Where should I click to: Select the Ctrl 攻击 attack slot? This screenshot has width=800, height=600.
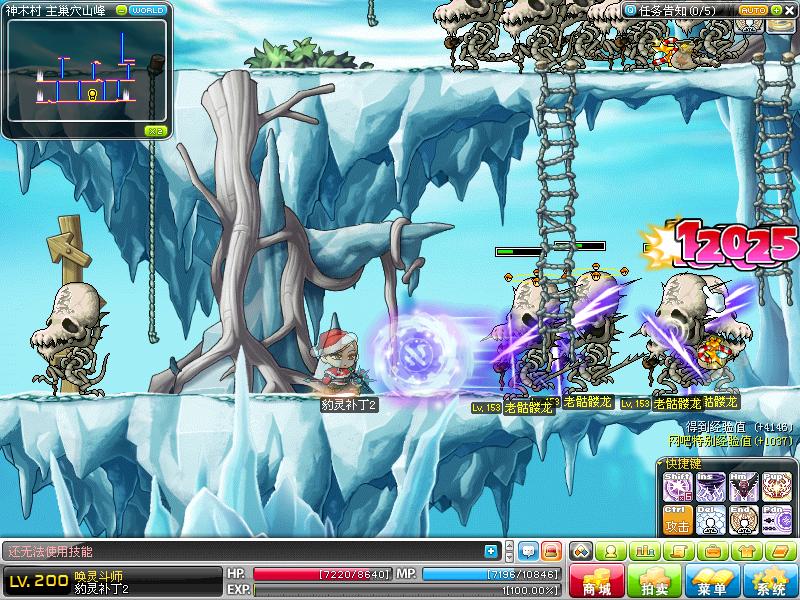[678, 519]
